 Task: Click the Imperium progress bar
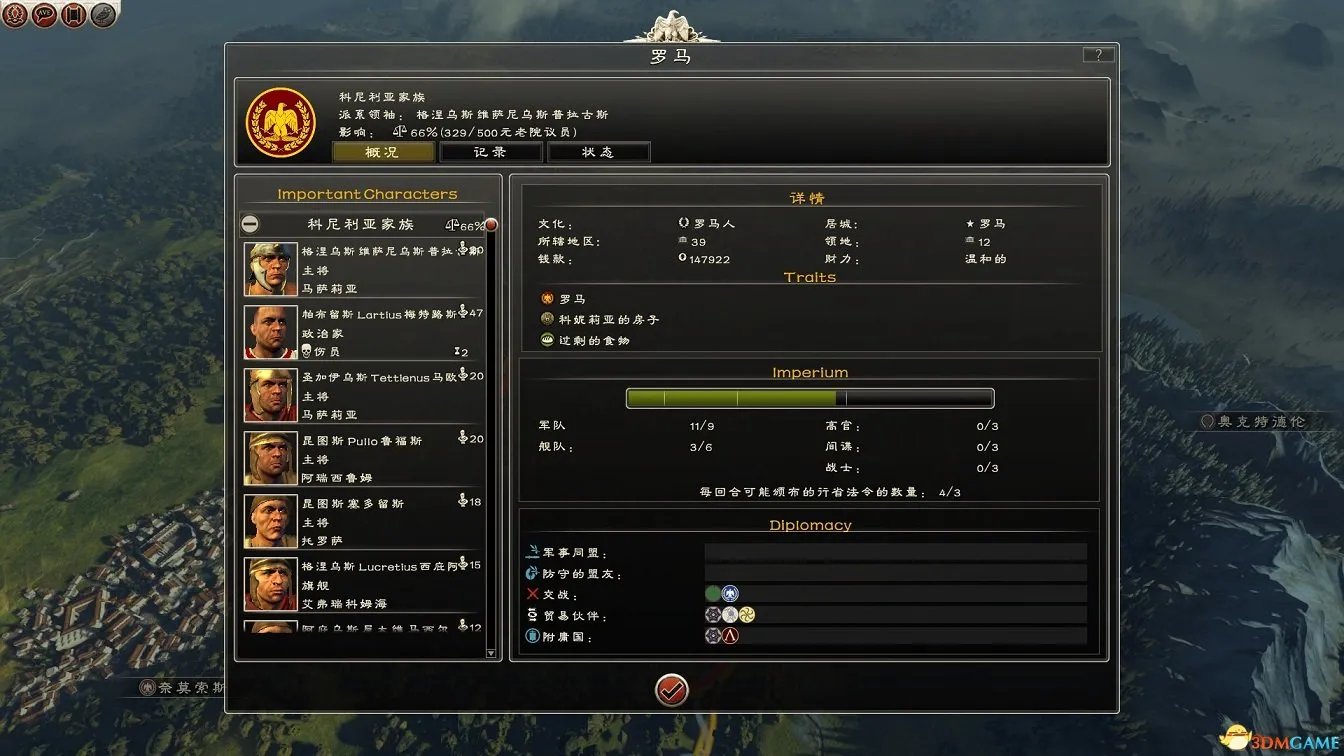pos(810,397)
